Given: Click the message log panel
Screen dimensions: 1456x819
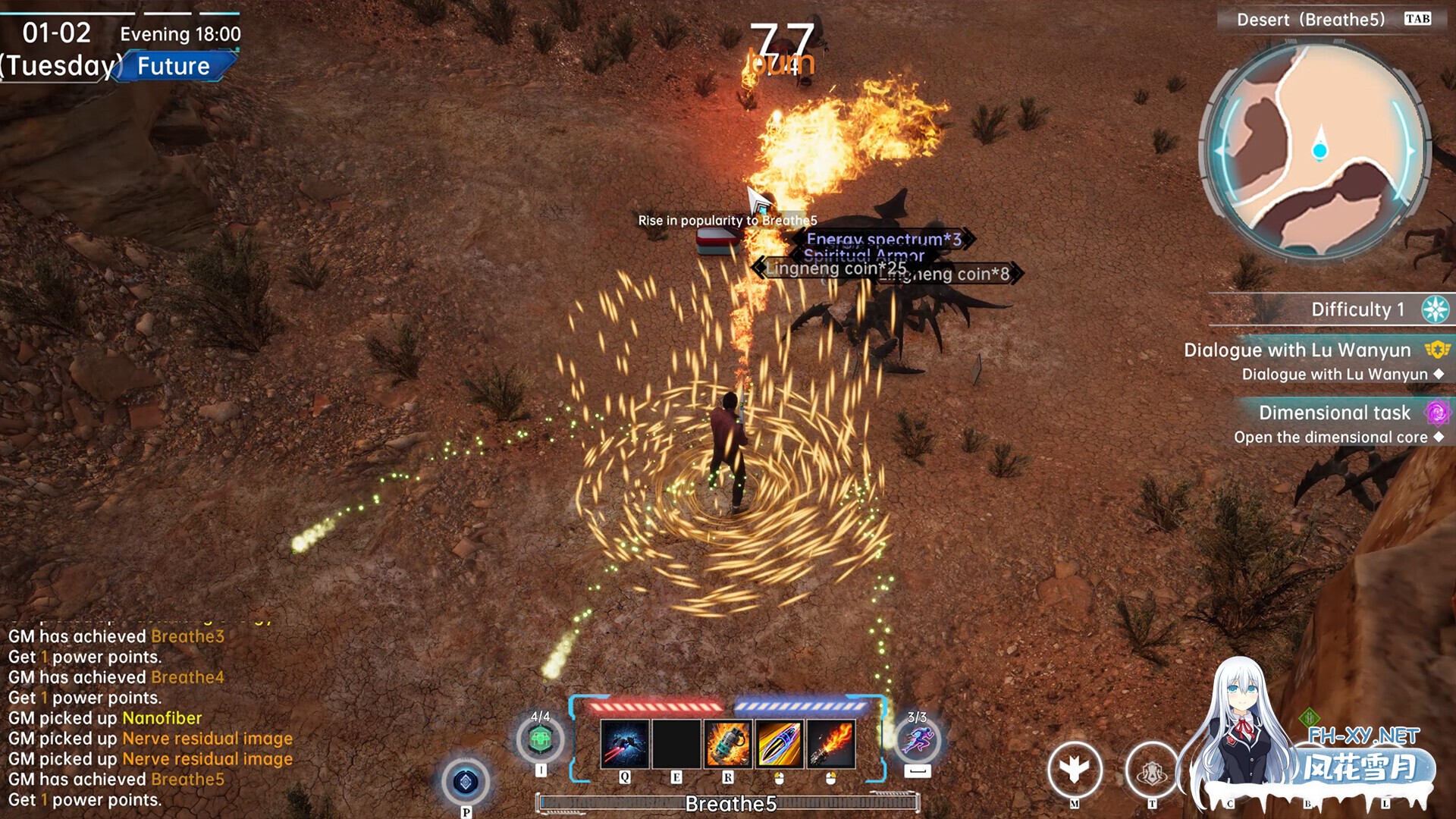Looking at the screenshot, I should (x=152, y=717).
